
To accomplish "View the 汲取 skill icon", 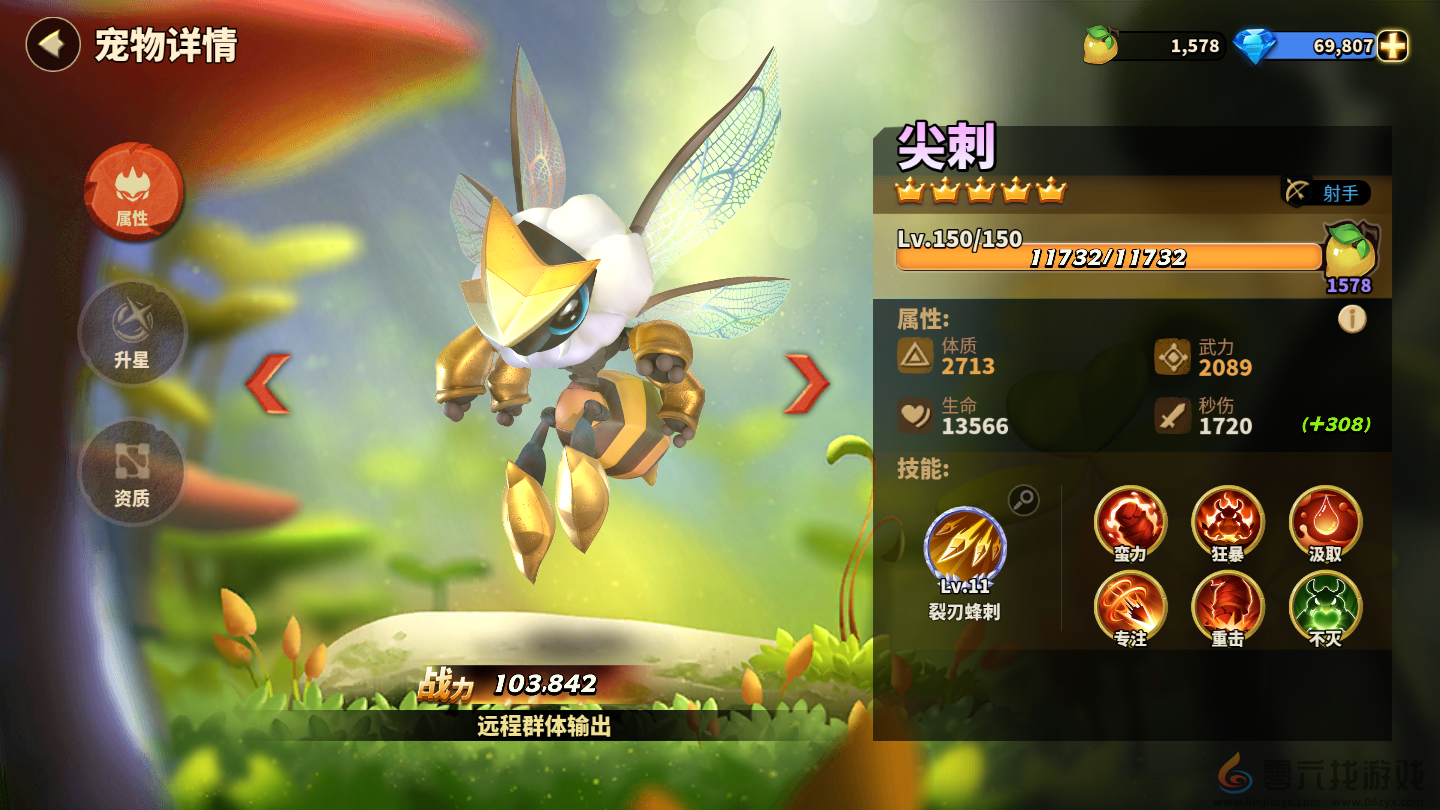I will [1325, 520].
